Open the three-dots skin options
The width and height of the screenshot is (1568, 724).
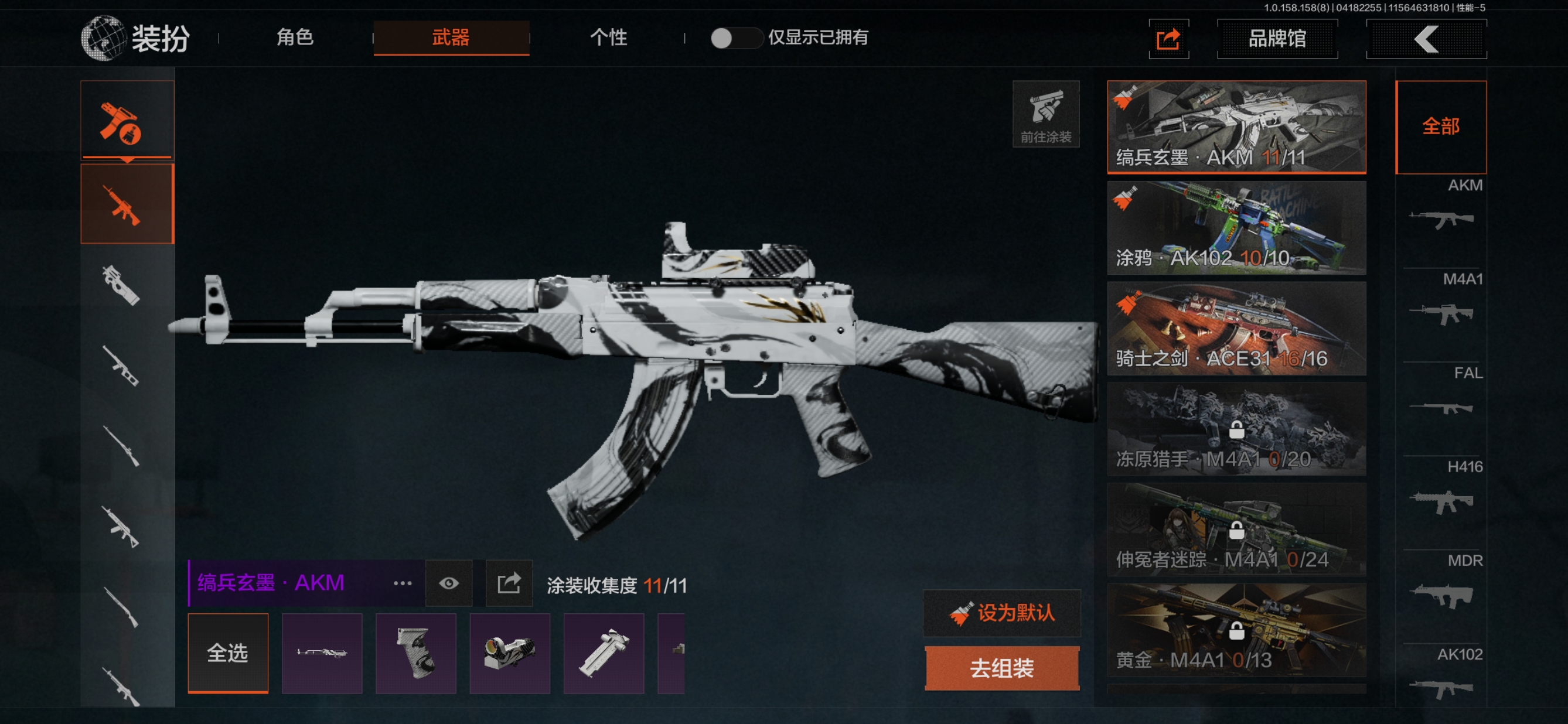click(x=403, y=583)
